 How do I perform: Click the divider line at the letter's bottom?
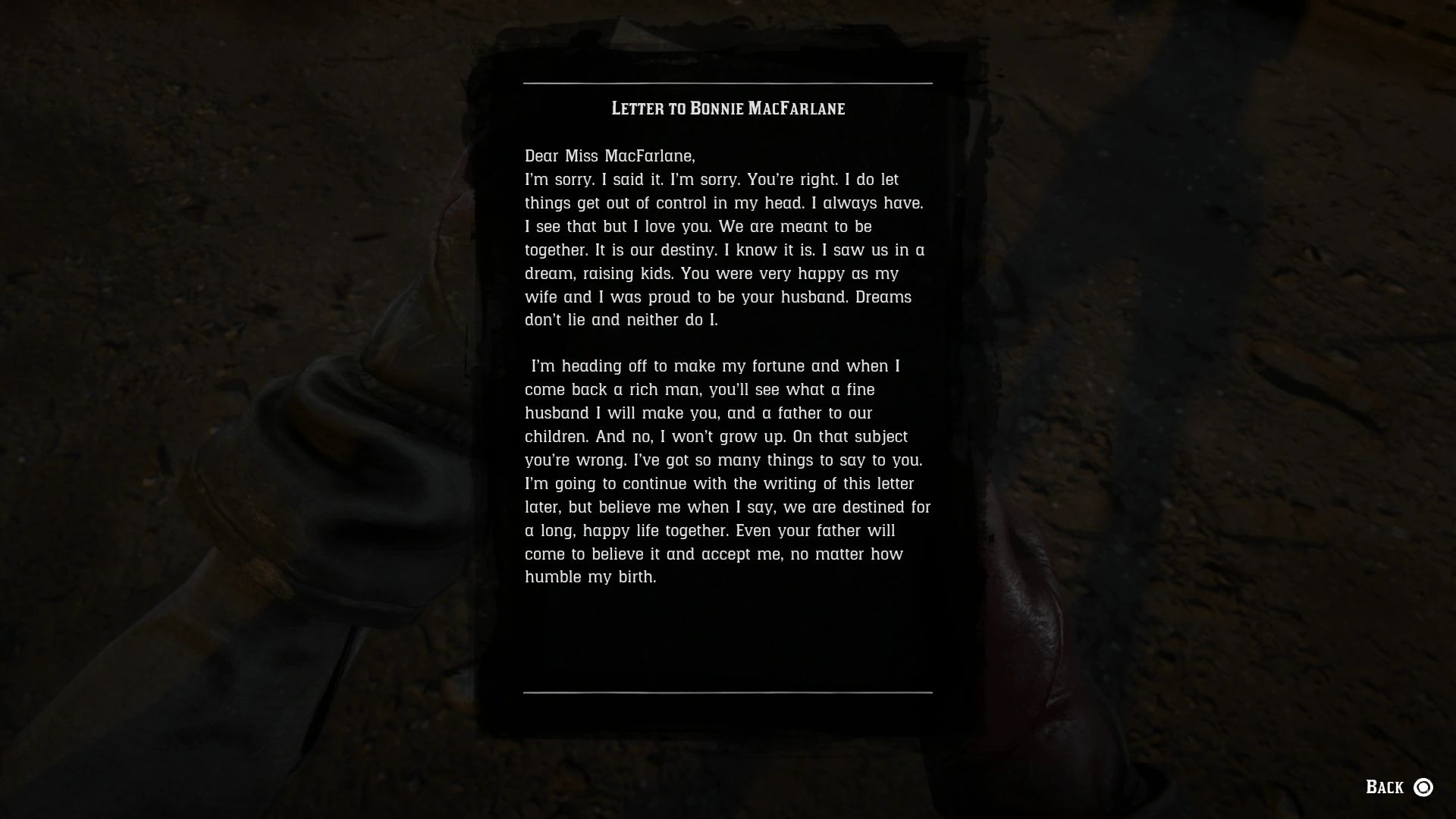[x=727, y=692]
